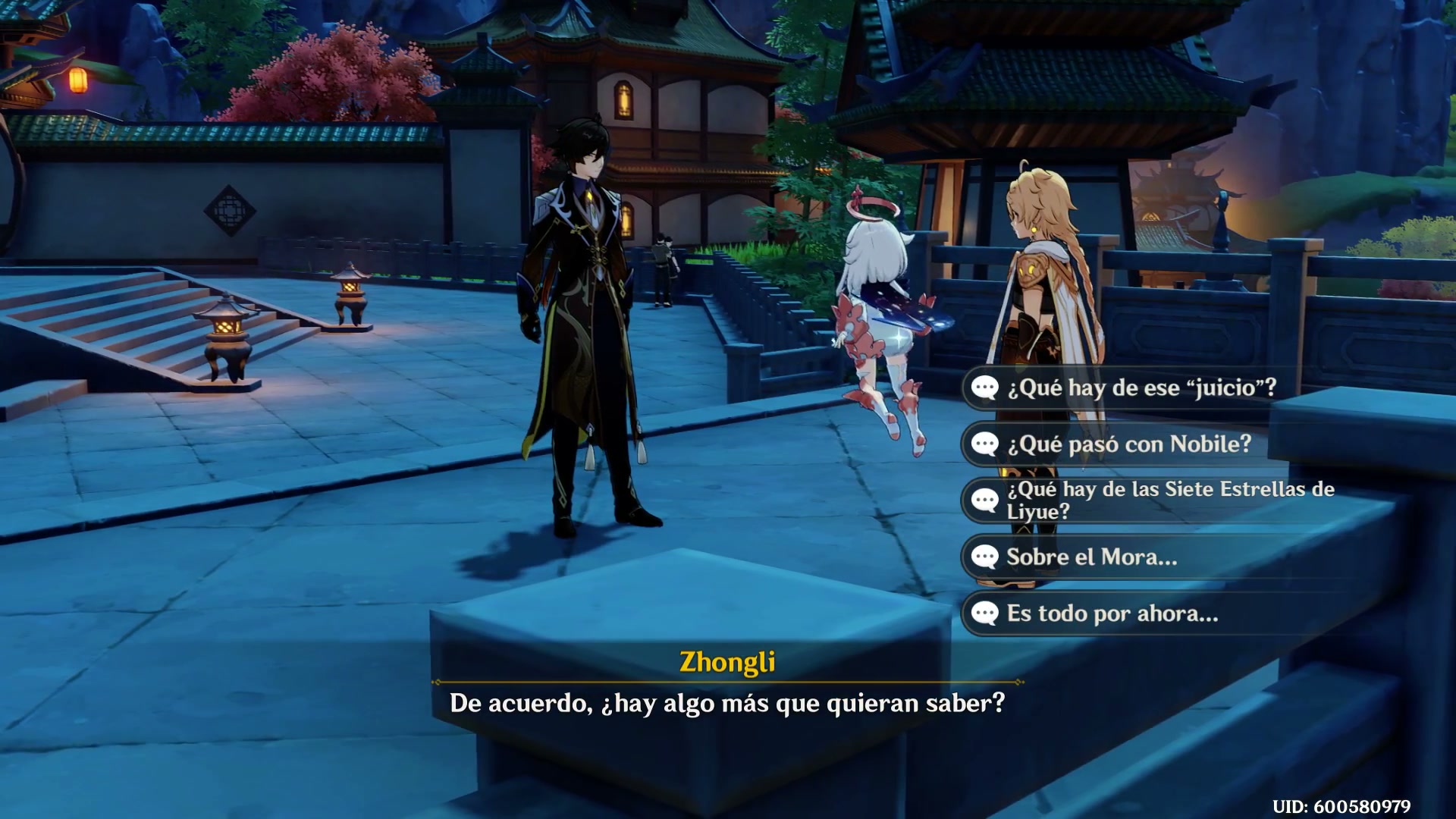Choose "¿Qué pasó con Nobile?" reply
Screen dimensions: 1456x819
click(x=1128, y=444)
